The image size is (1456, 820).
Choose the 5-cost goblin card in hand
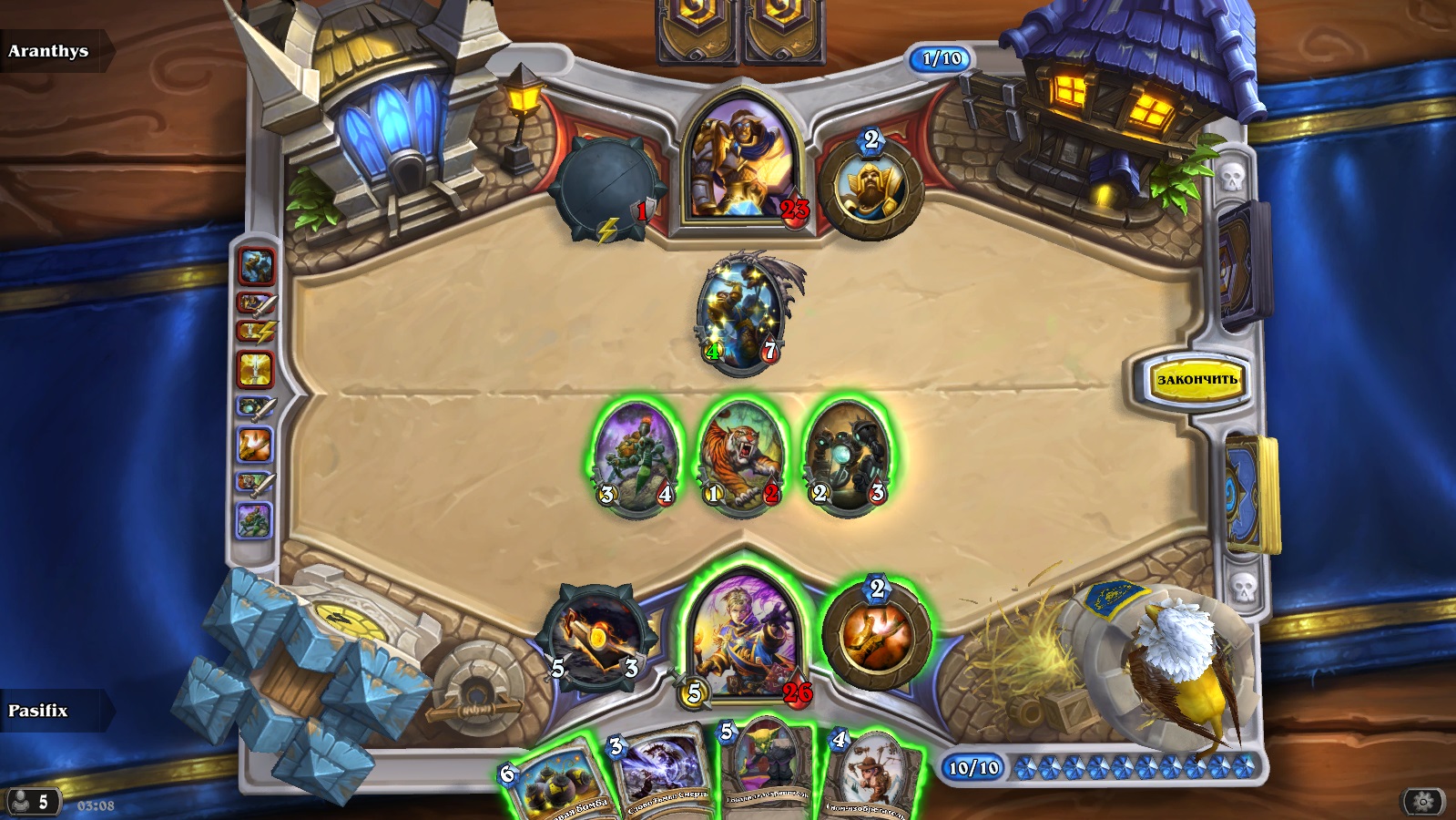[x=768, y=770]
